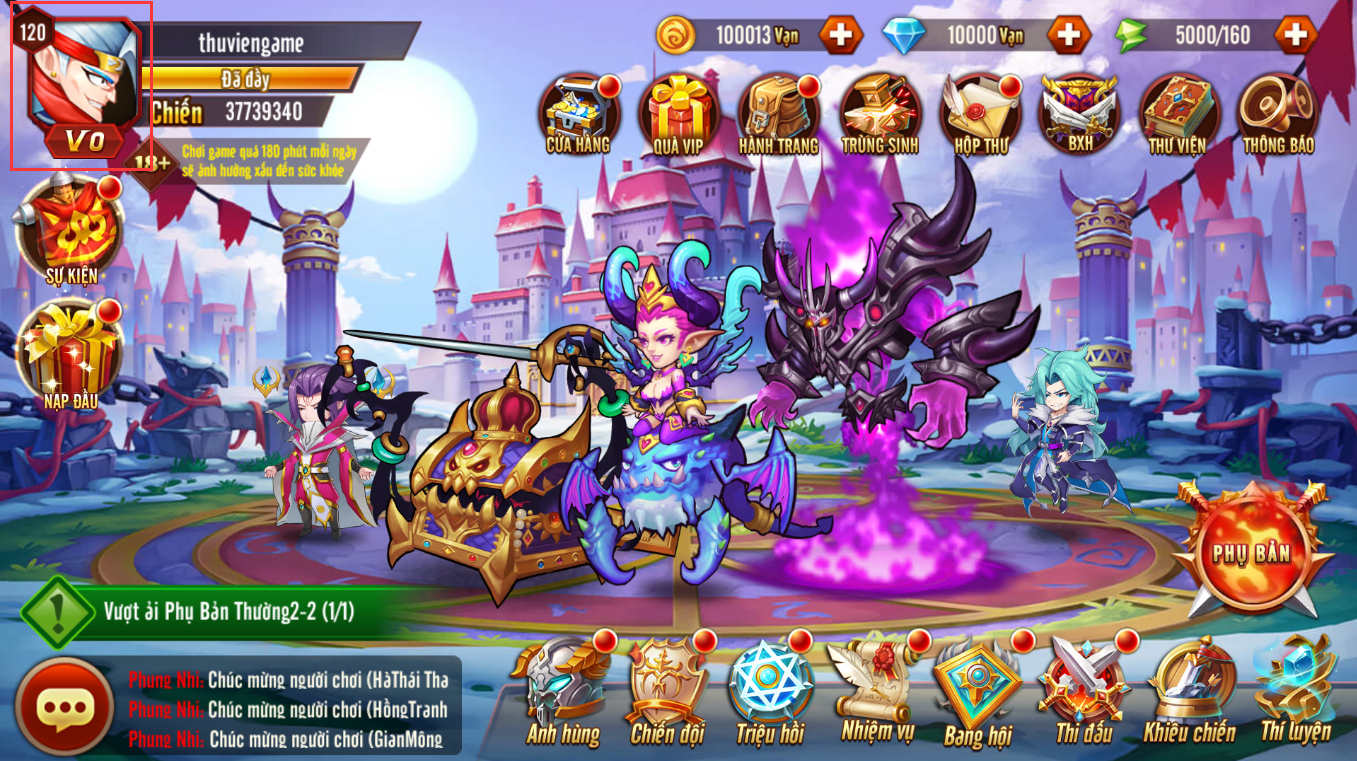This screenshot has height=761, width=1357.
Task: Open the Cửa Hàng shop
Action: (x=578, y=110)
